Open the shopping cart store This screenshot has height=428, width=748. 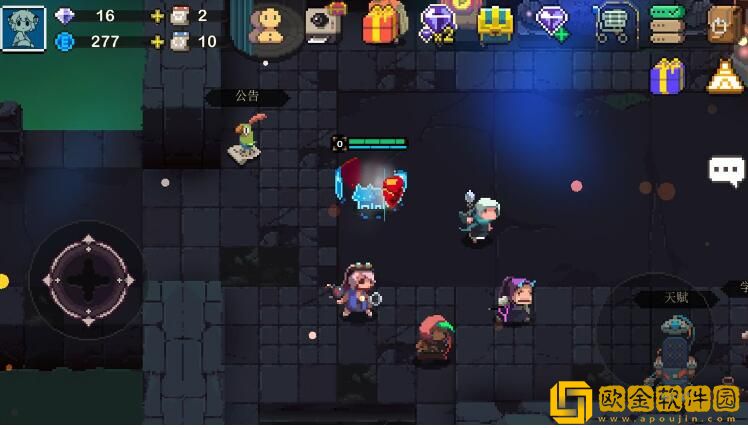coord(610,23)
